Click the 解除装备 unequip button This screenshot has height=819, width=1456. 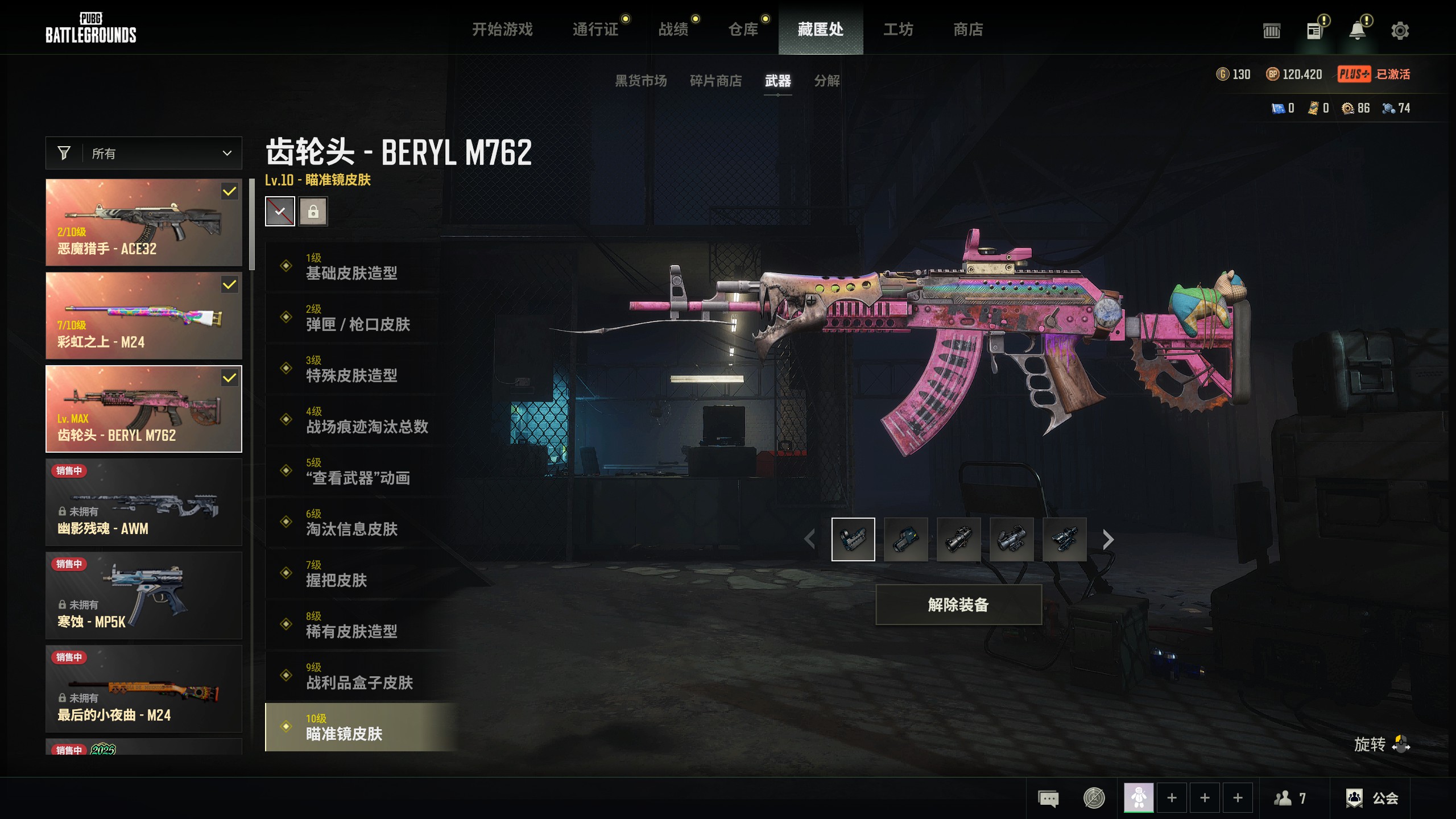(958, 605)
